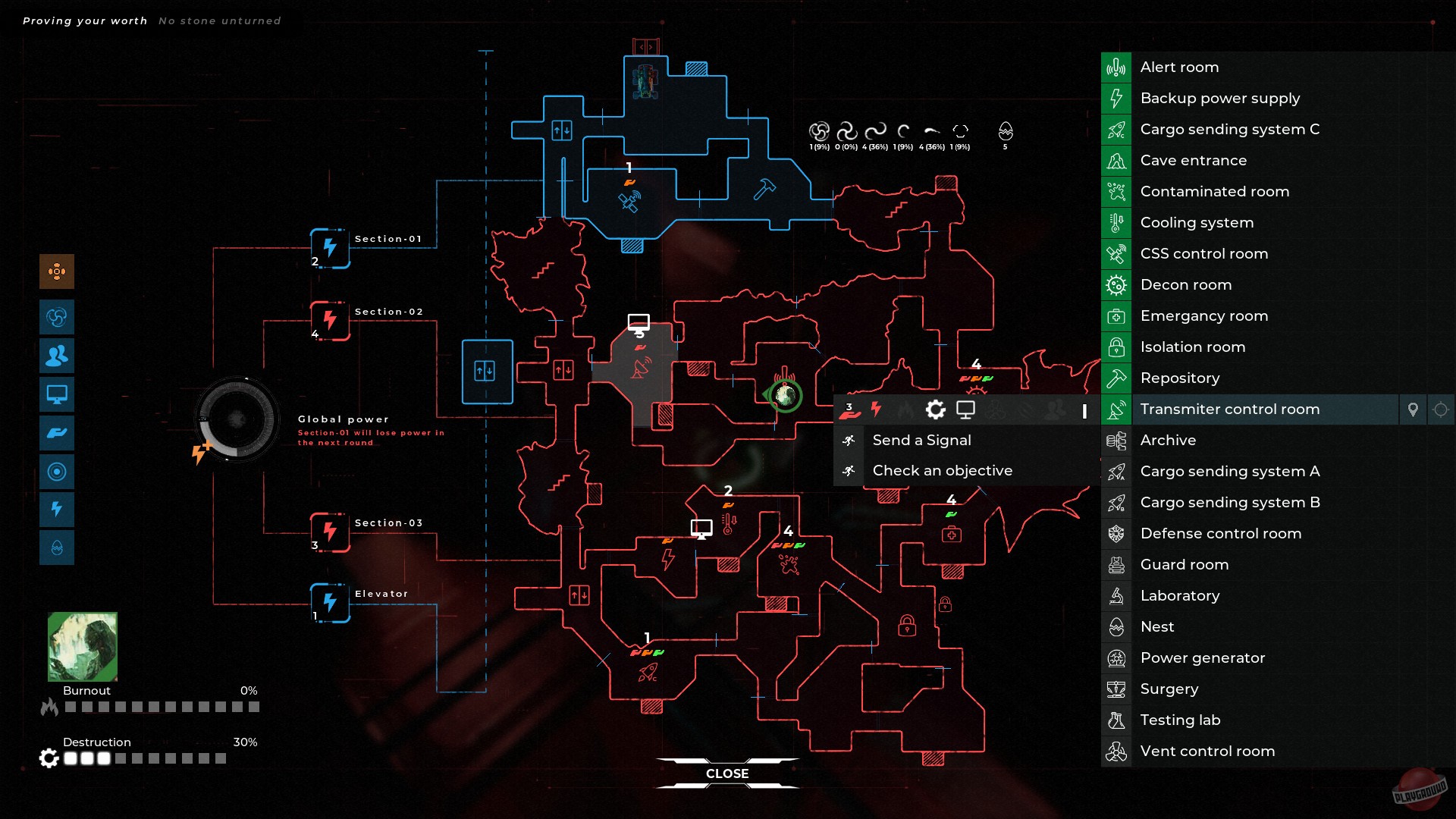Select 'Isolation room' in the room list
This screenshot has height=819, width=1456.
click(x=1193, y=347)
